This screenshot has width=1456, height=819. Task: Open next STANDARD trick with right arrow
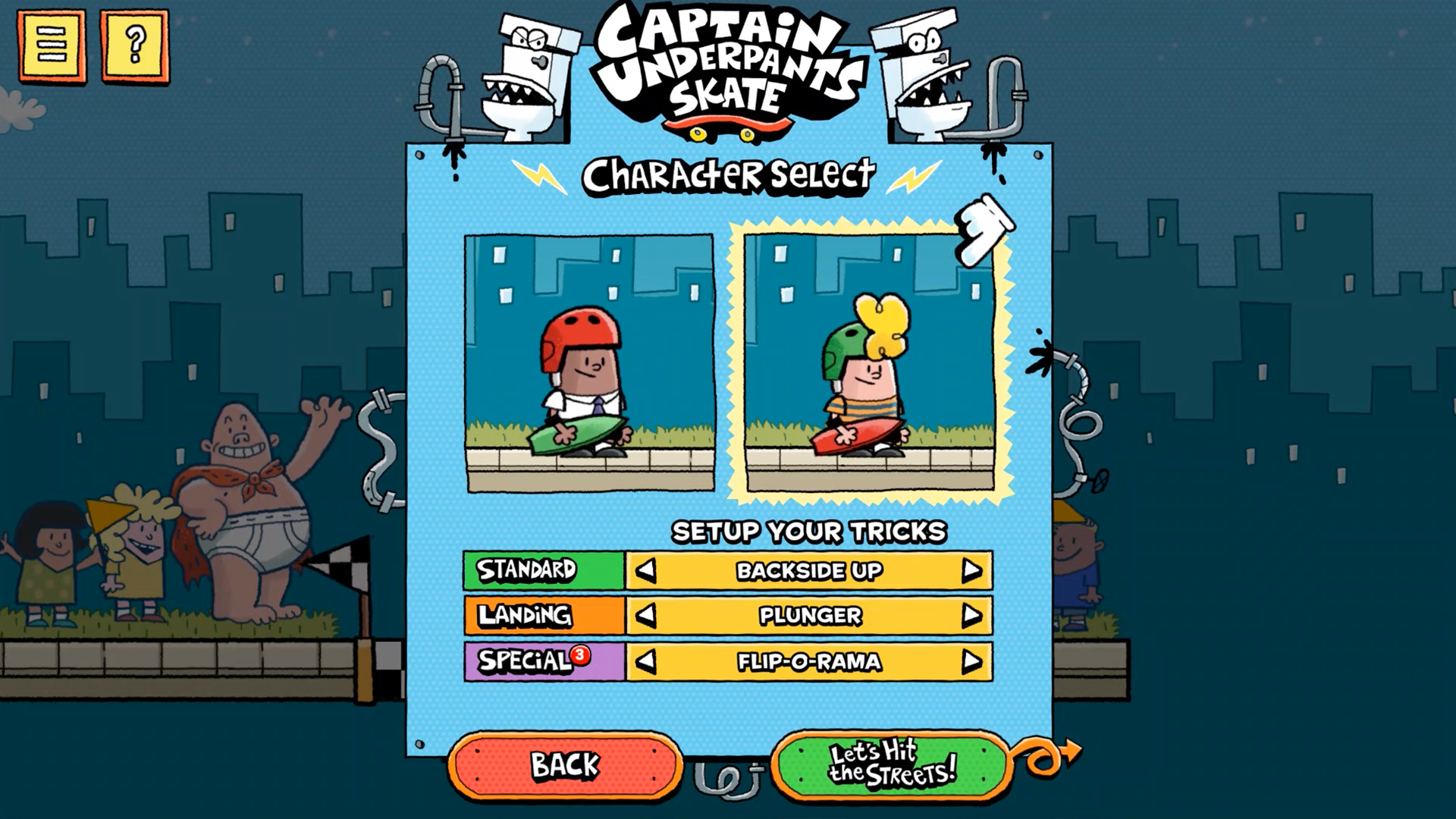(971, 572)
